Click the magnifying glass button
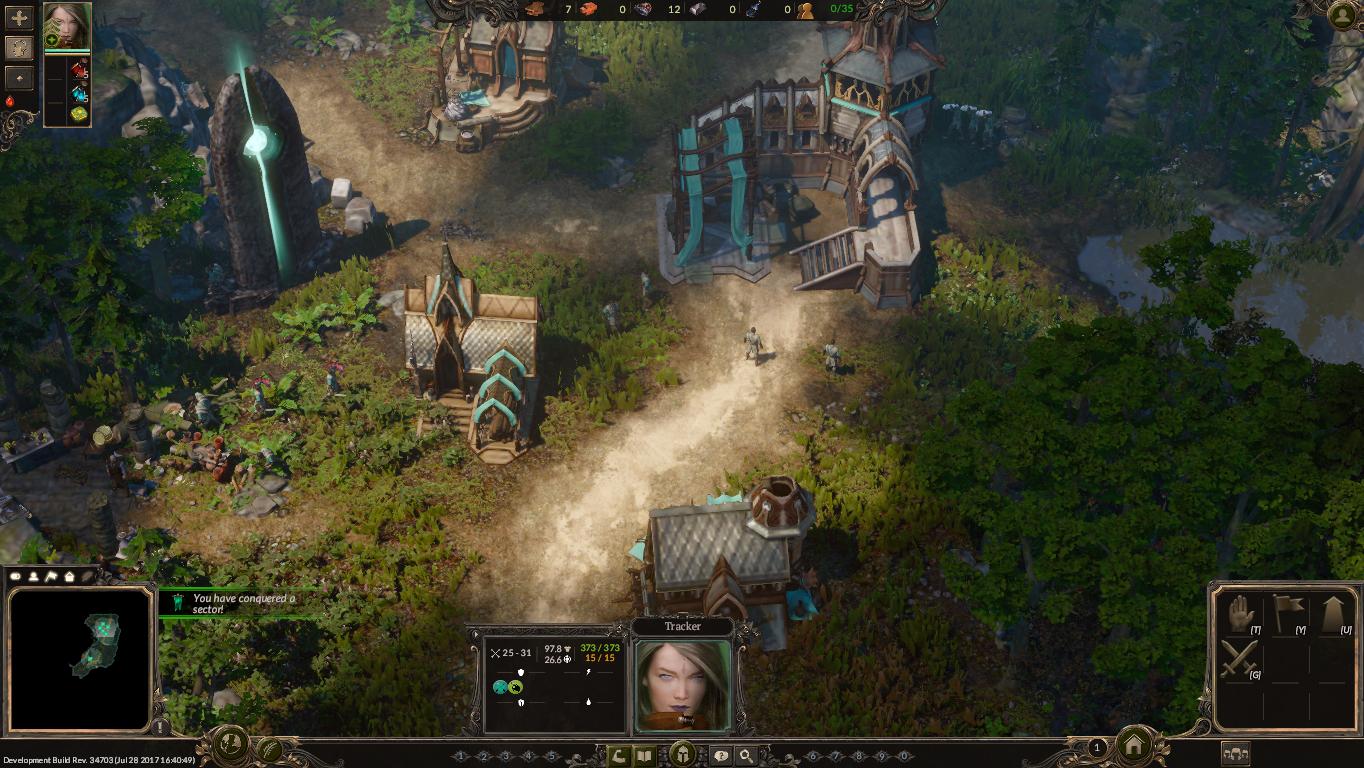This screenshot has height=768, width=1364. click(745, 756)
